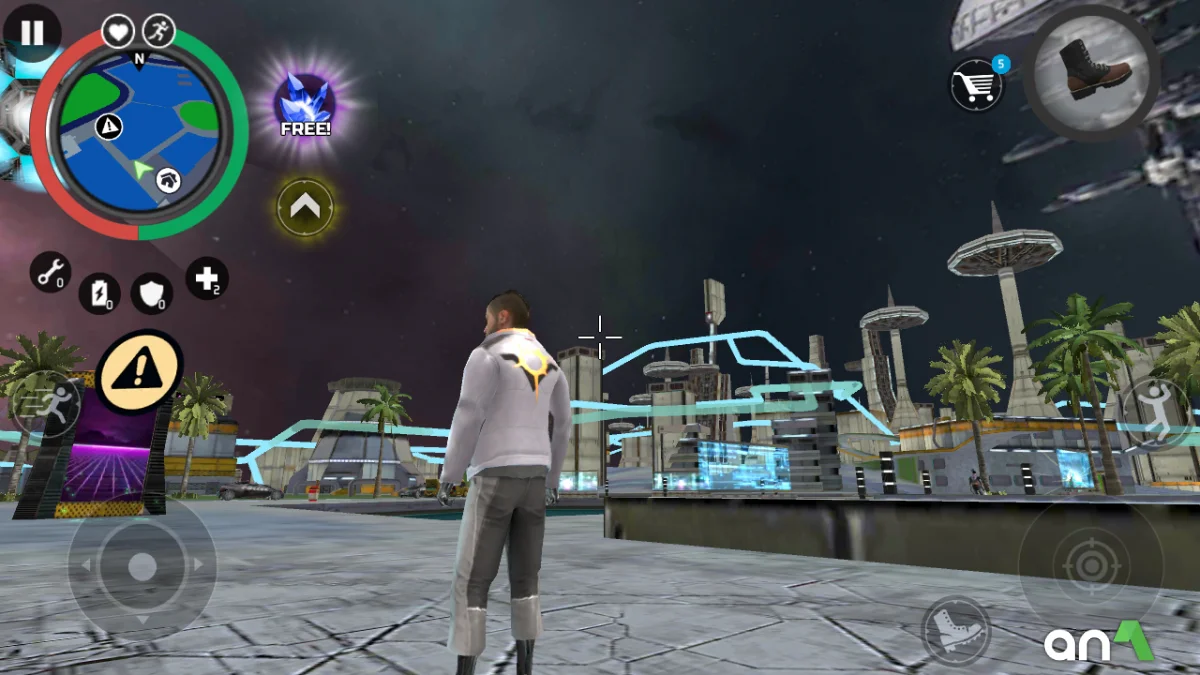Use the wrench repair item

coord(50,271)
